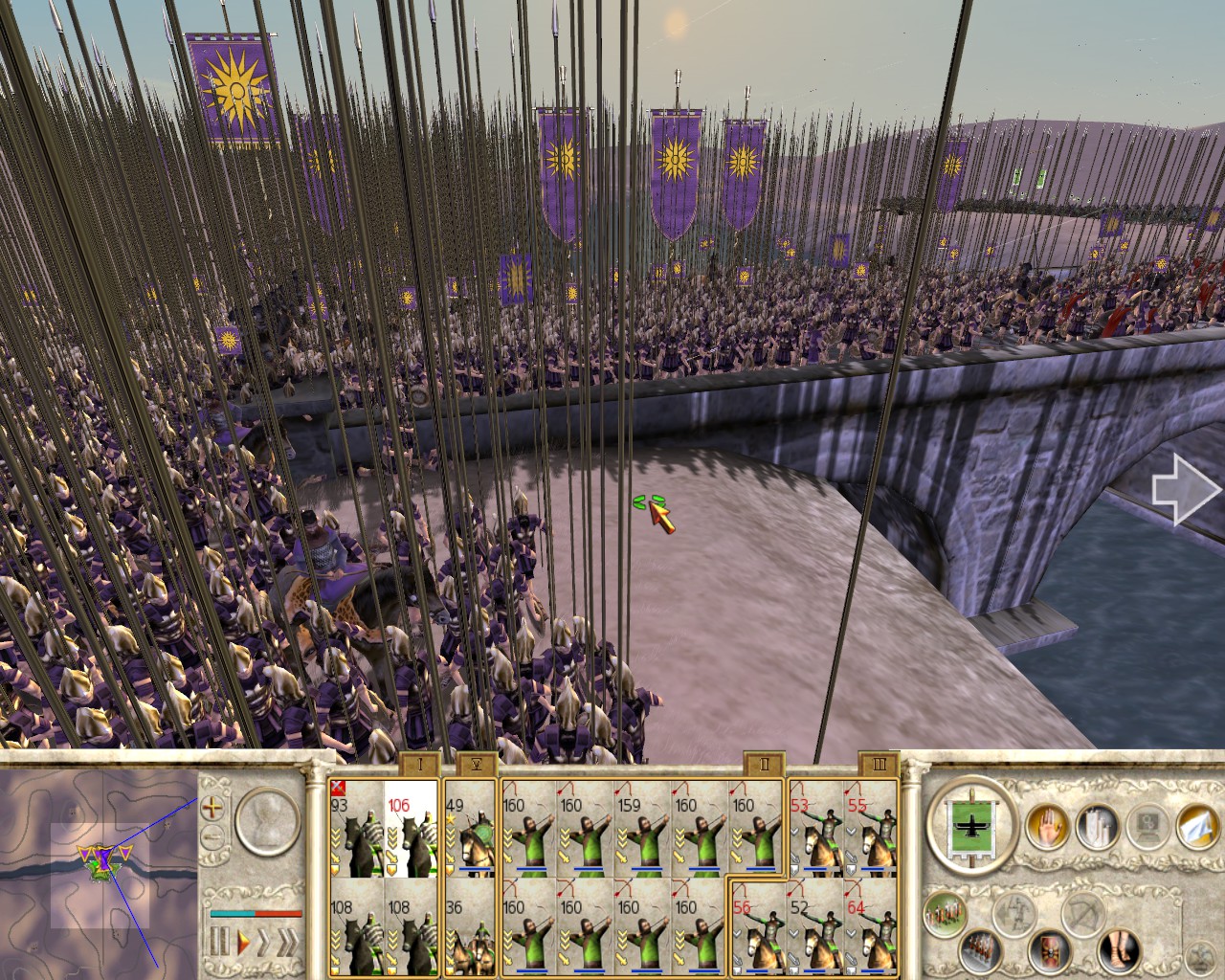Click the grayed special-ability icon beside the flags
1225x980 pixels.
[x=1147, y=825]
